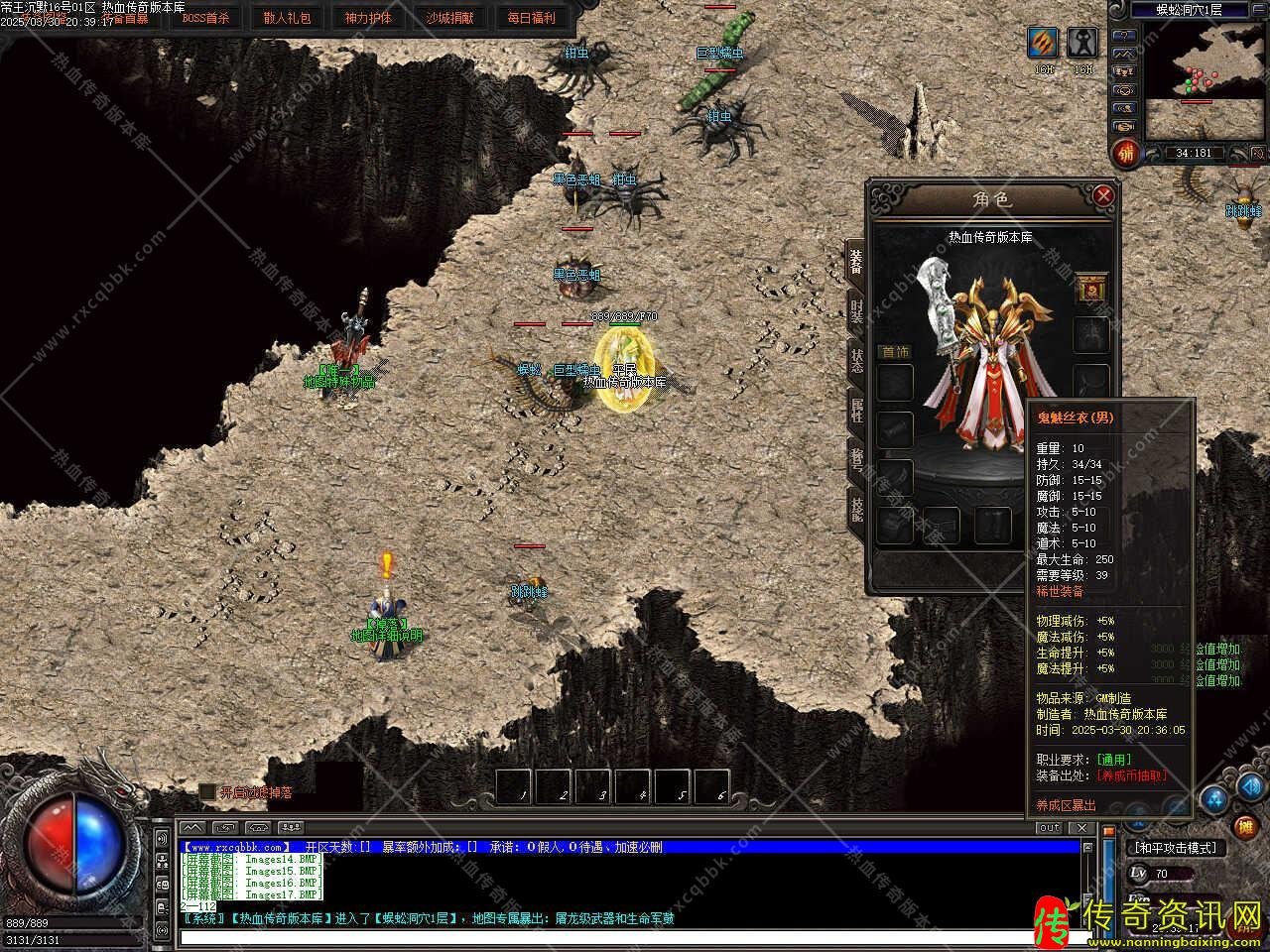Switch to the 状态 status tab
This screenshot has width=1270, height=952.
855,359
